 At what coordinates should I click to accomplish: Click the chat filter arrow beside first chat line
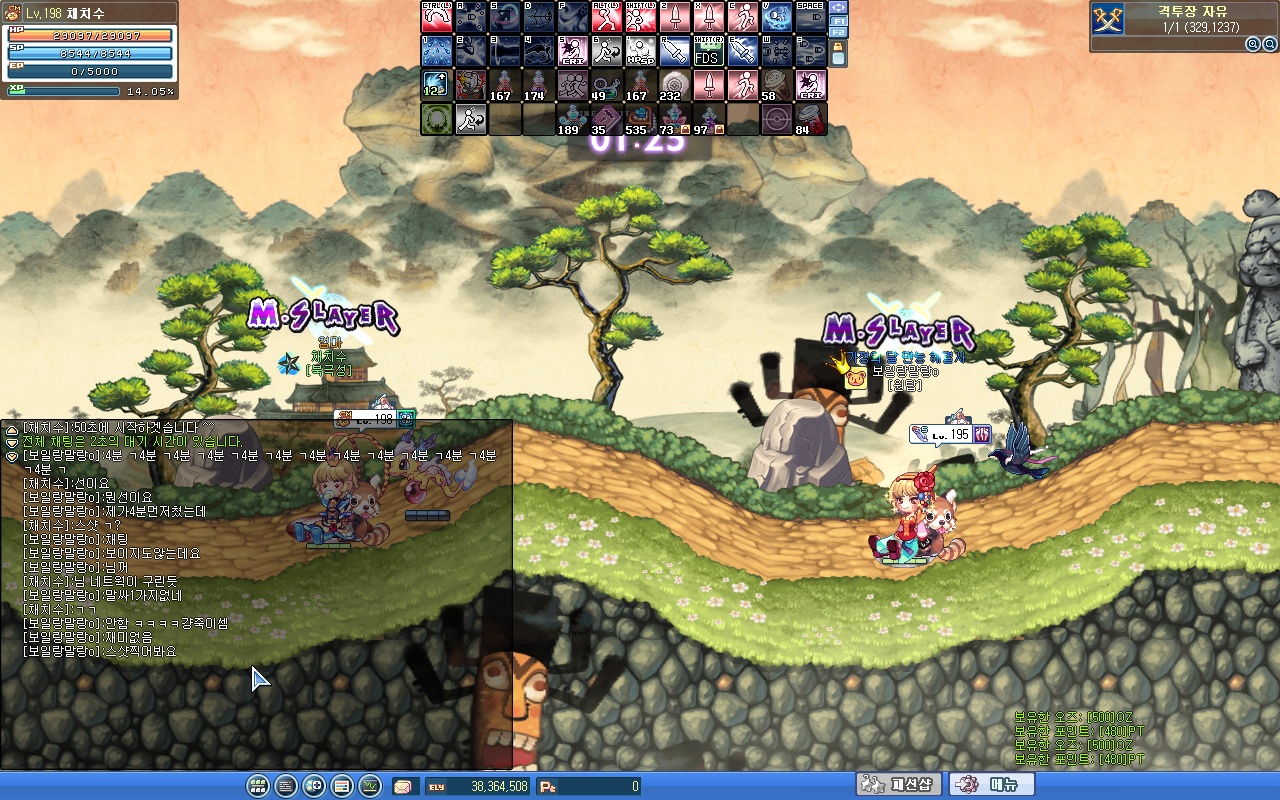[12, 428]
